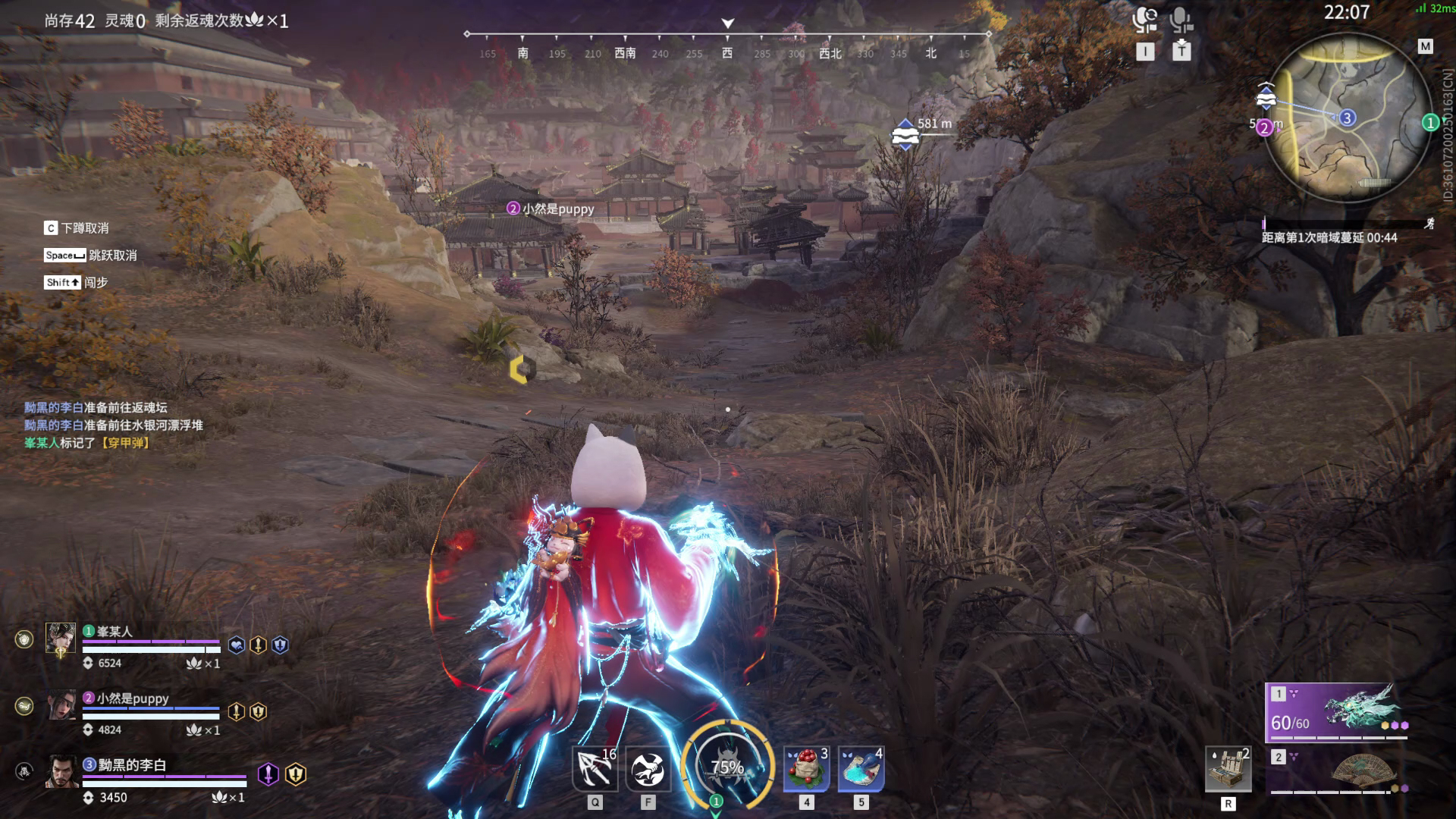This screenshot has height=819, width=1456.
Task: Select teammate 小然是puppy portrait
Action: pos(62,705)
